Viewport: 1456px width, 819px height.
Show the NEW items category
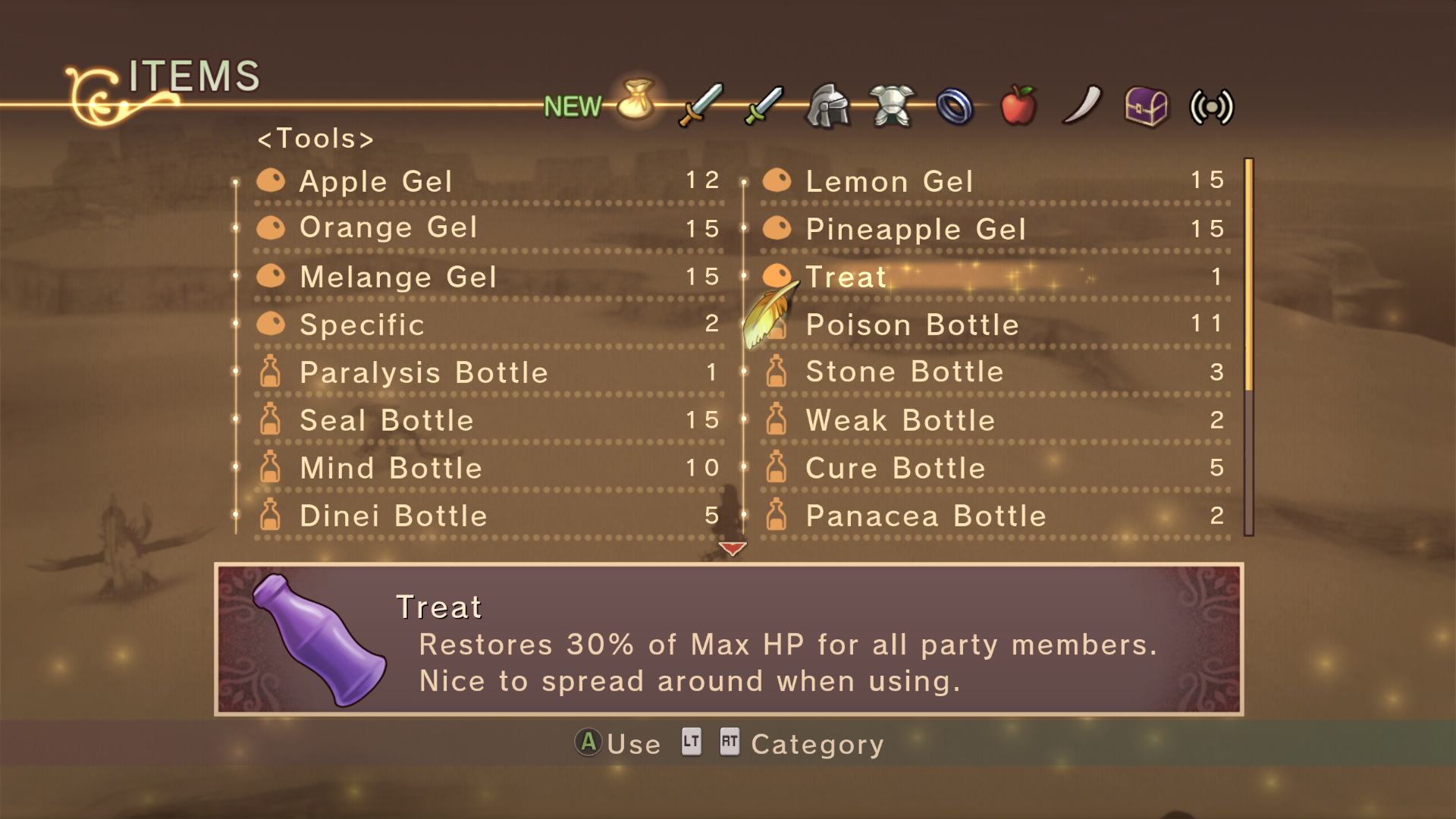[x=573, y=107]
